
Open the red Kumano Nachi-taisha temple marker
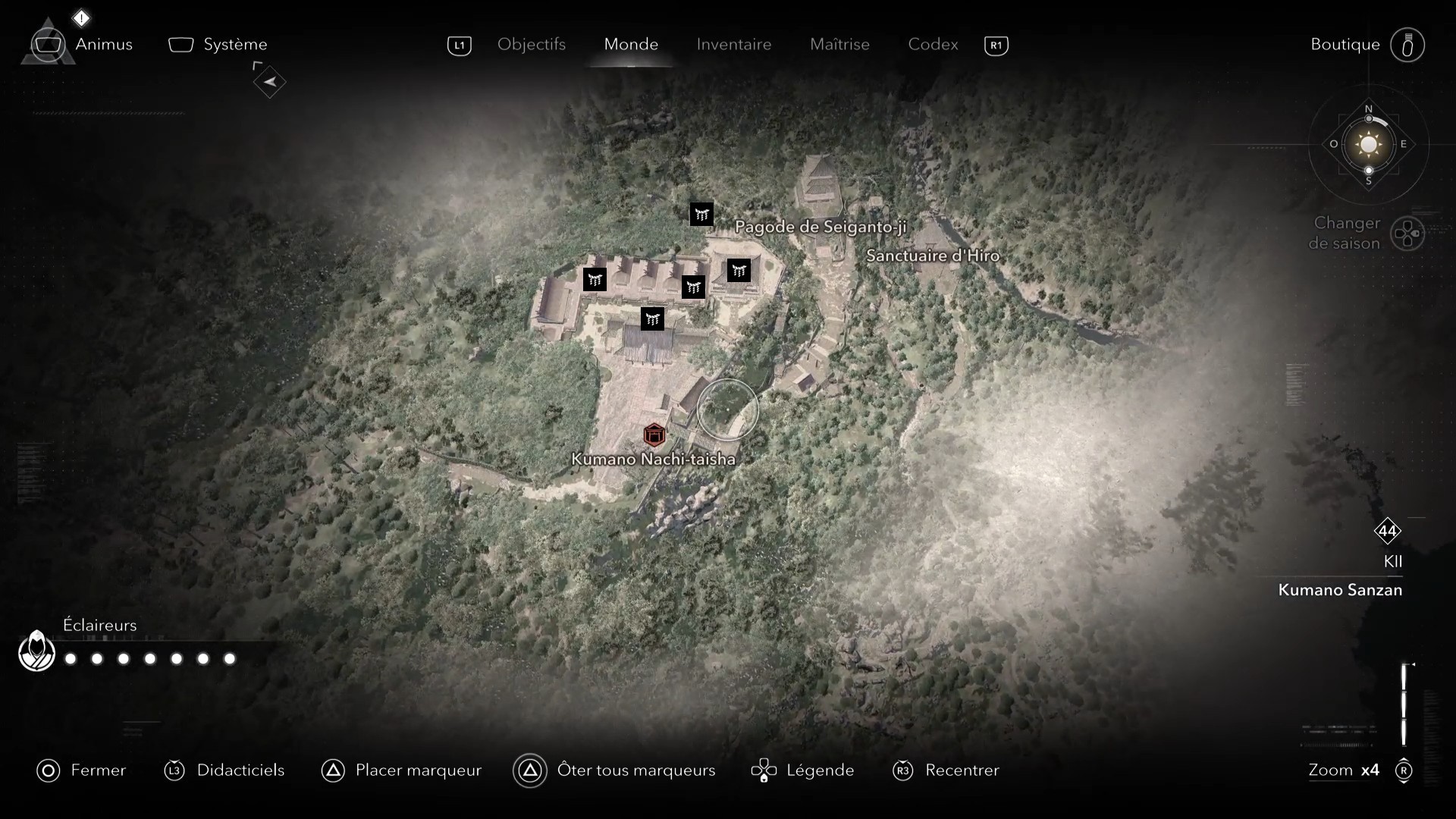(655, 435)
